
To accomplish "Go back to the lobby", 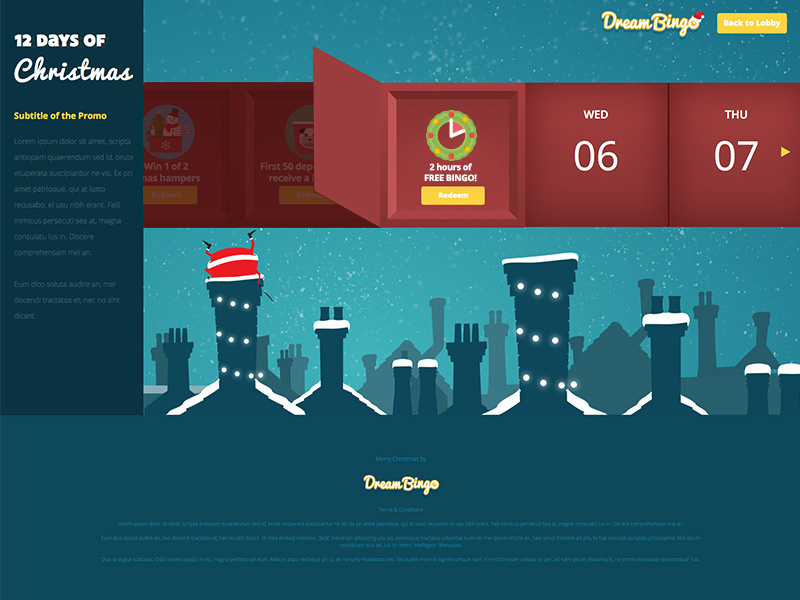I will (x=752, y=23).
